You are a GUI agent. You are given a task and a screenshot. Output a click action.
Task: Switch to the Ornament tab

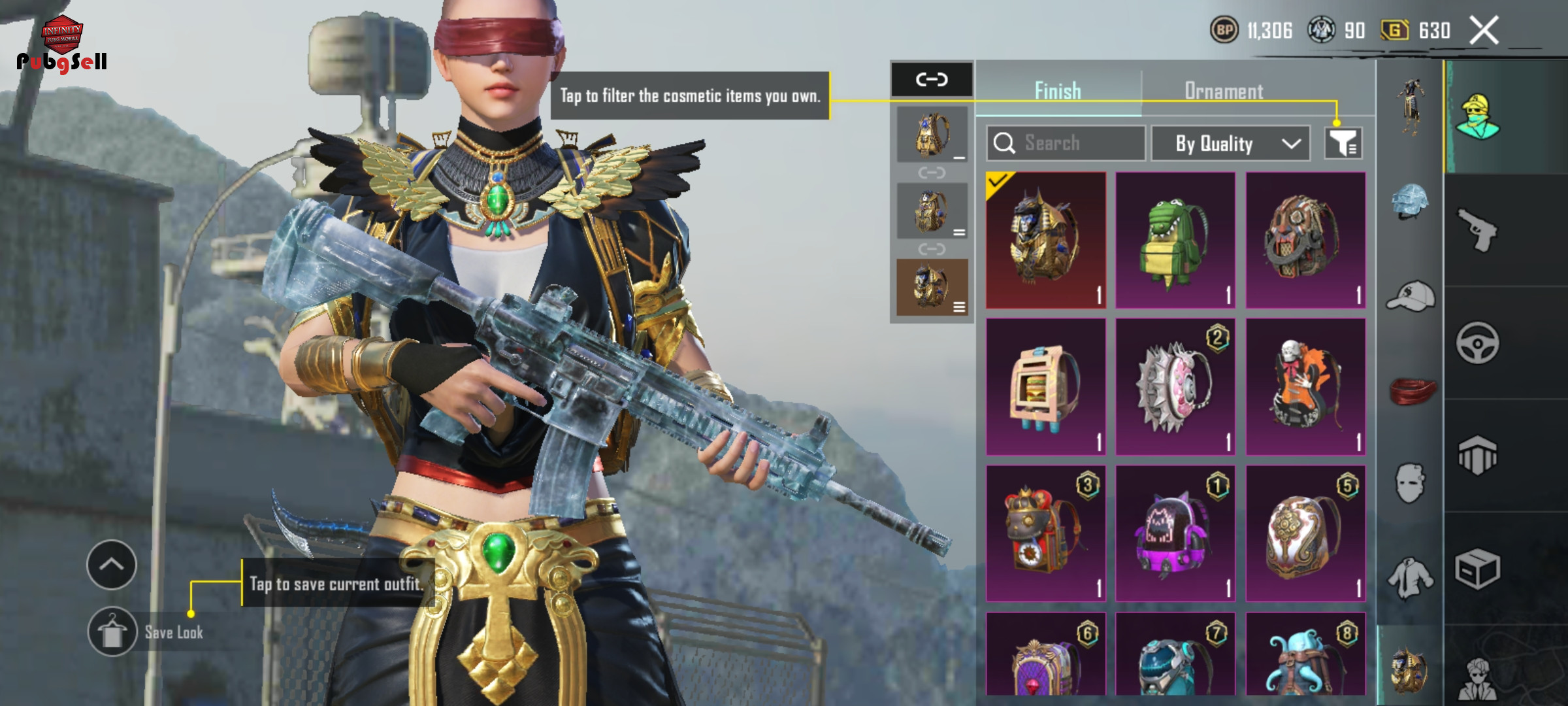click(1224, 91)
